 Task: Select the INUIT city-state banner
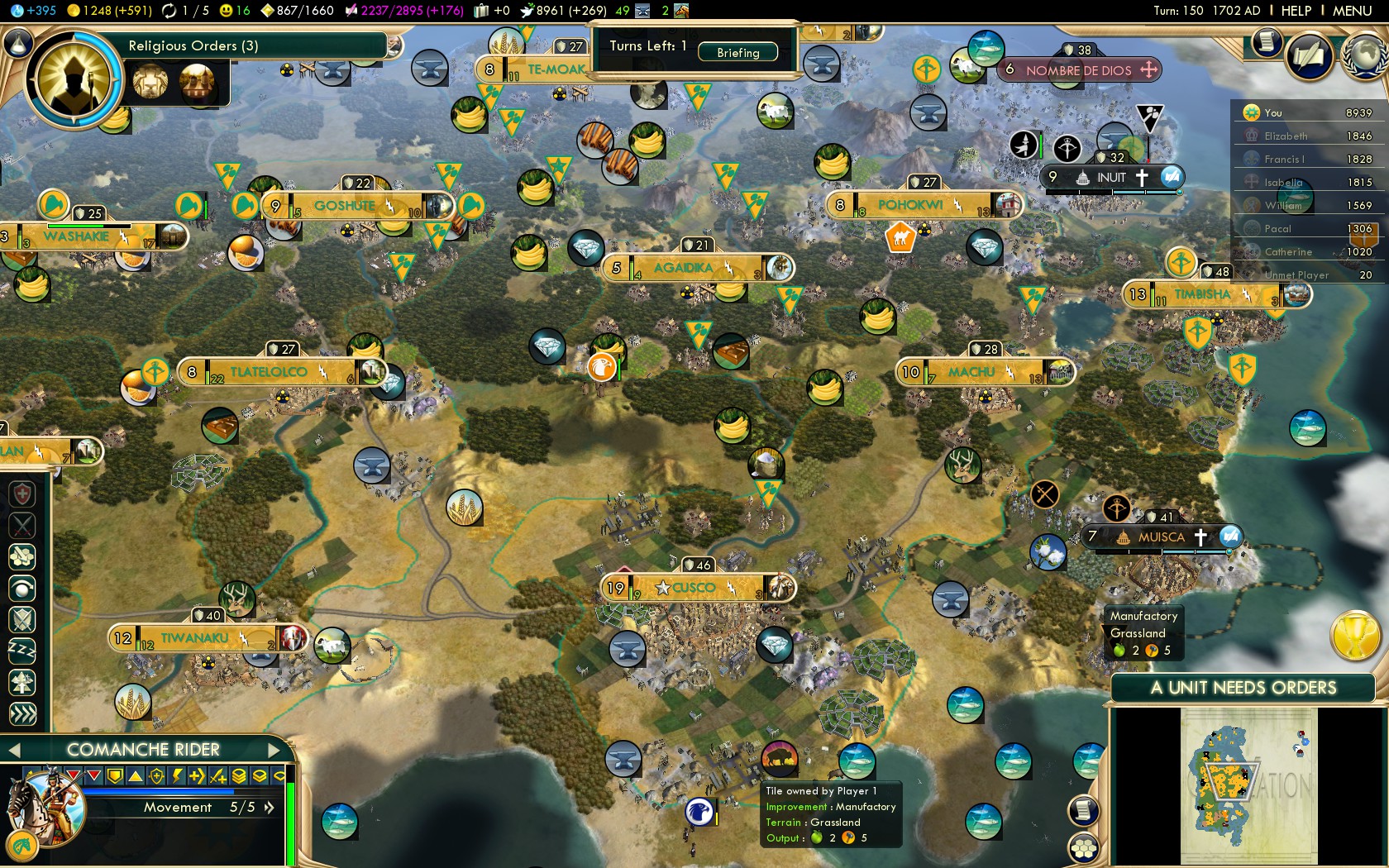click(1111, 177)
